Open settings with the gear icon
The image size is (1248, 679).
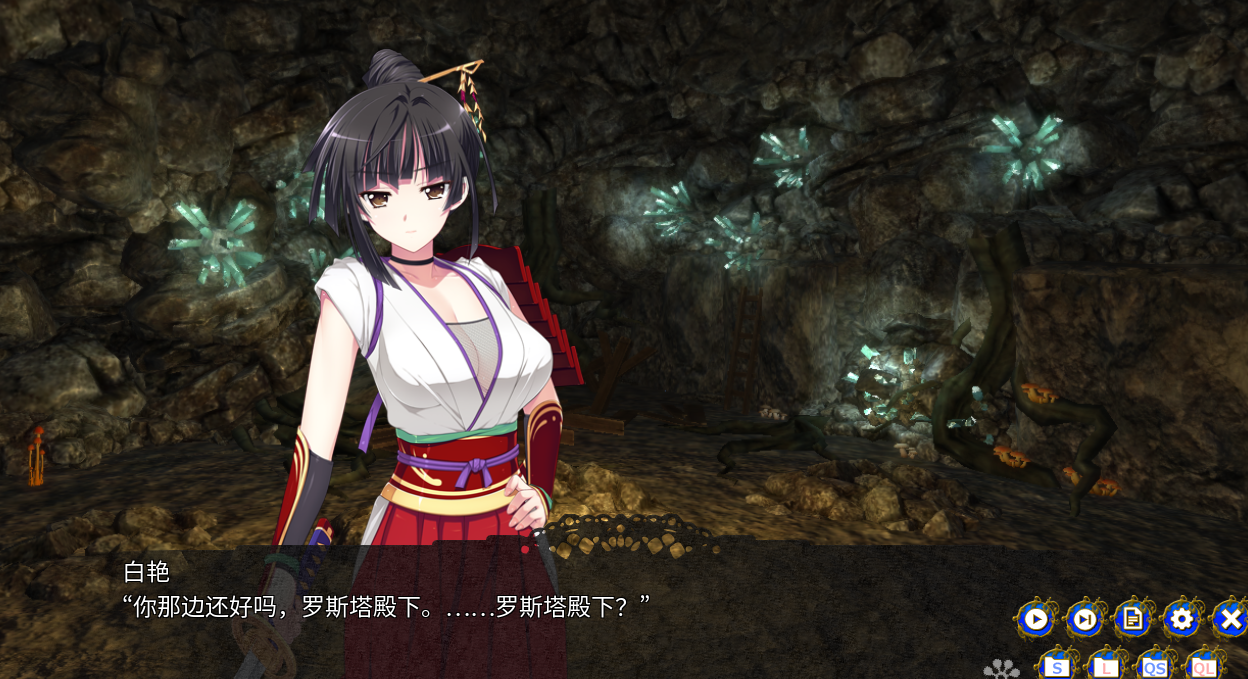pos(1182,620)
